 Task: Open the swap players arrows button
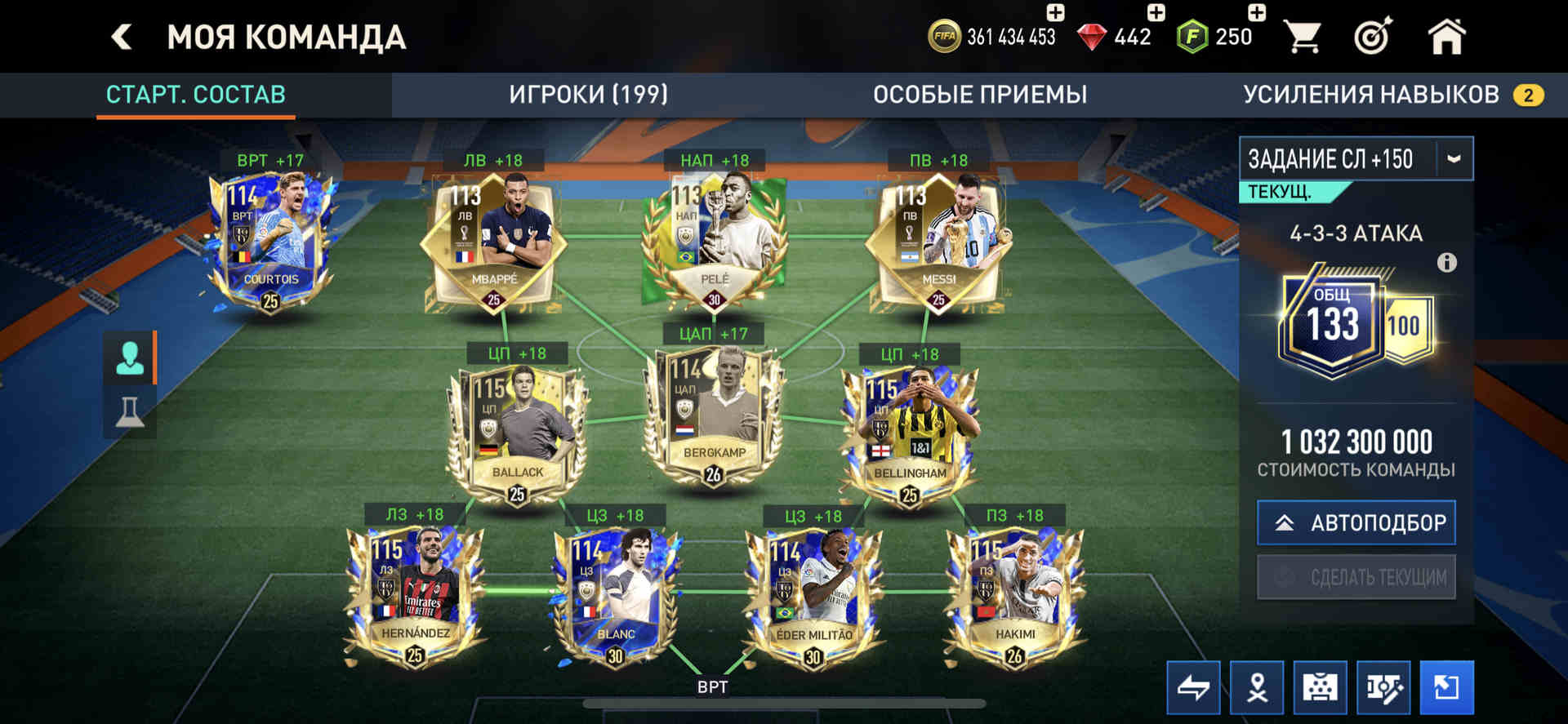tap(1193, 687)
